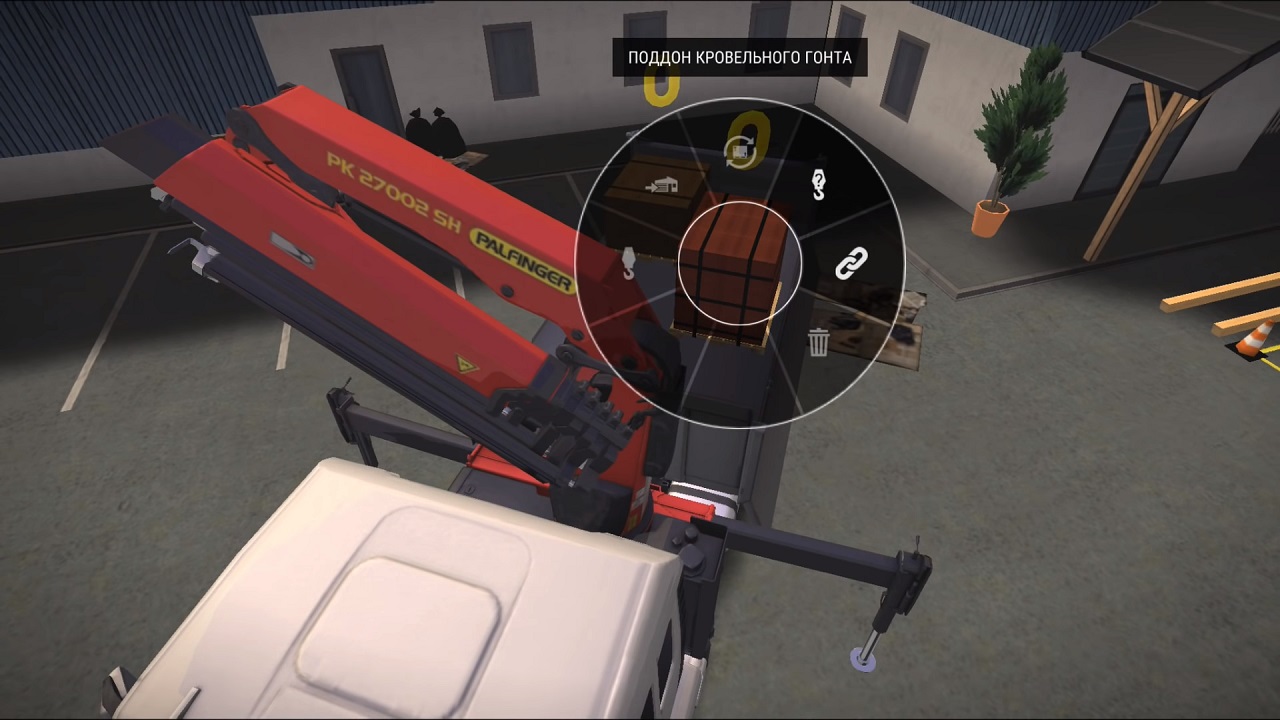This screenshot has height=720, width=1280.
Task: Pick the reset cargo icon with circular arrows
Action: tap(740, 151)
